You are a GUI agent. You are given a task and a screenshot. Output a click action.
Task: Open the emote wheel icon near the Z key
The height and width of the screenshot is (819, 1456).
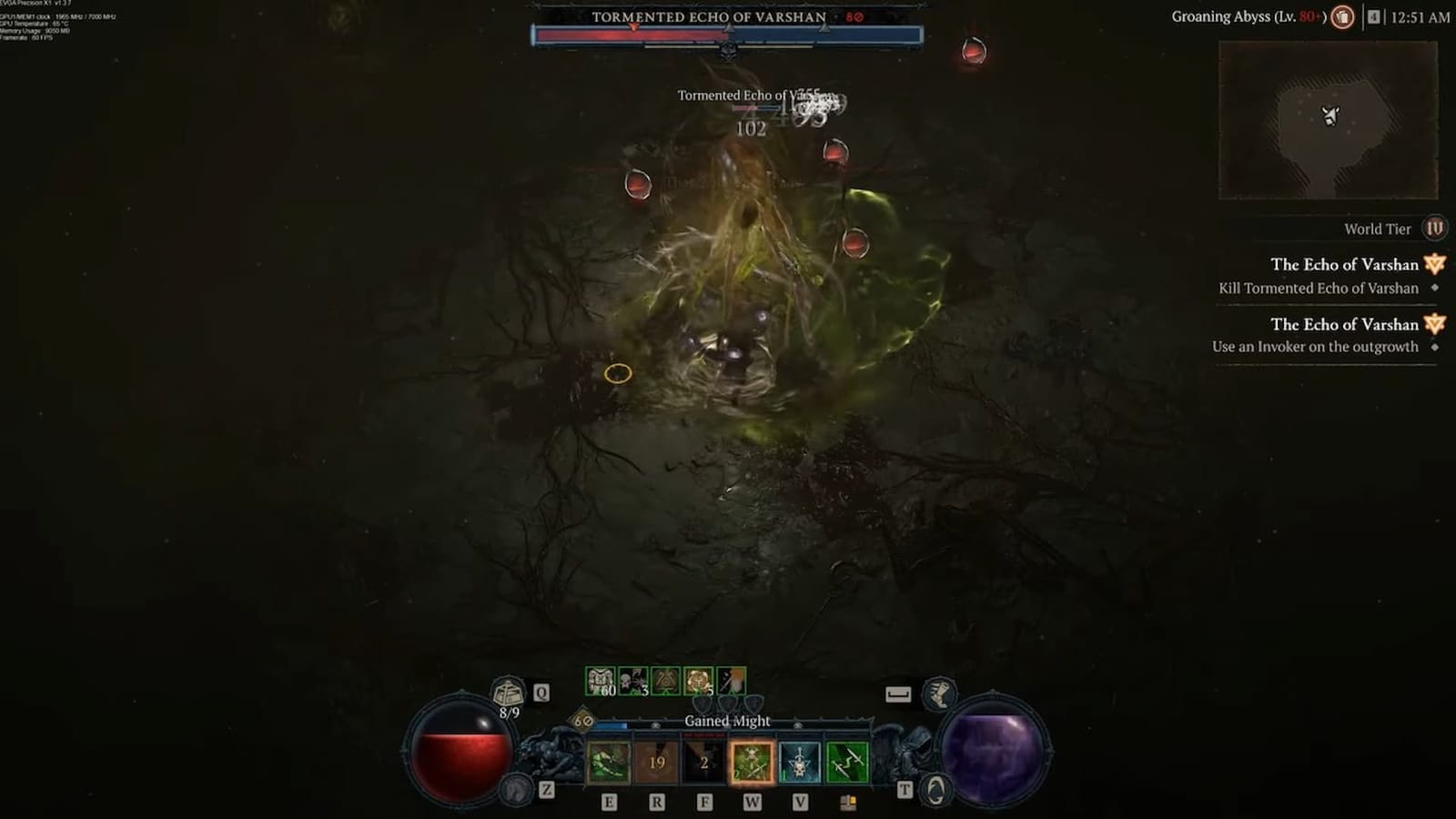pyautogui.click(x=517, y=790)
